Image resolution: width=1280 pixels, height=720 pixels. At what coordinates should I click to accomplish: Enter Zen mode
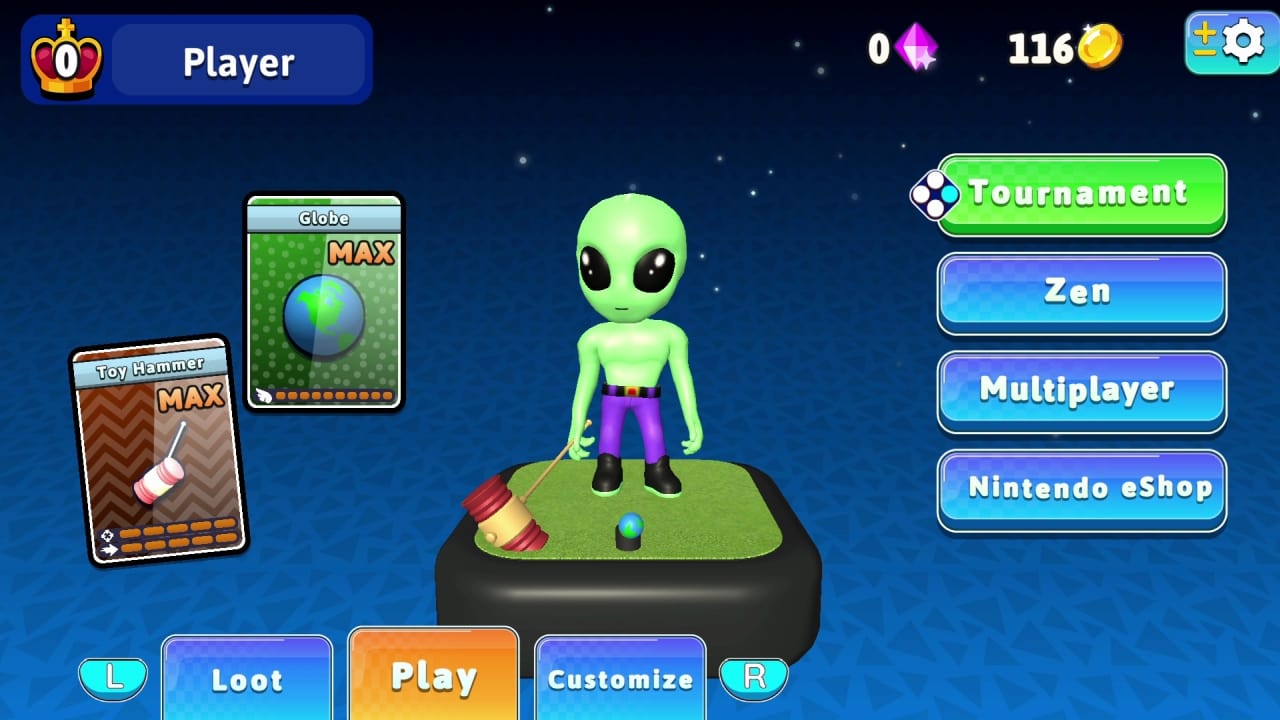coord(1081,291)
